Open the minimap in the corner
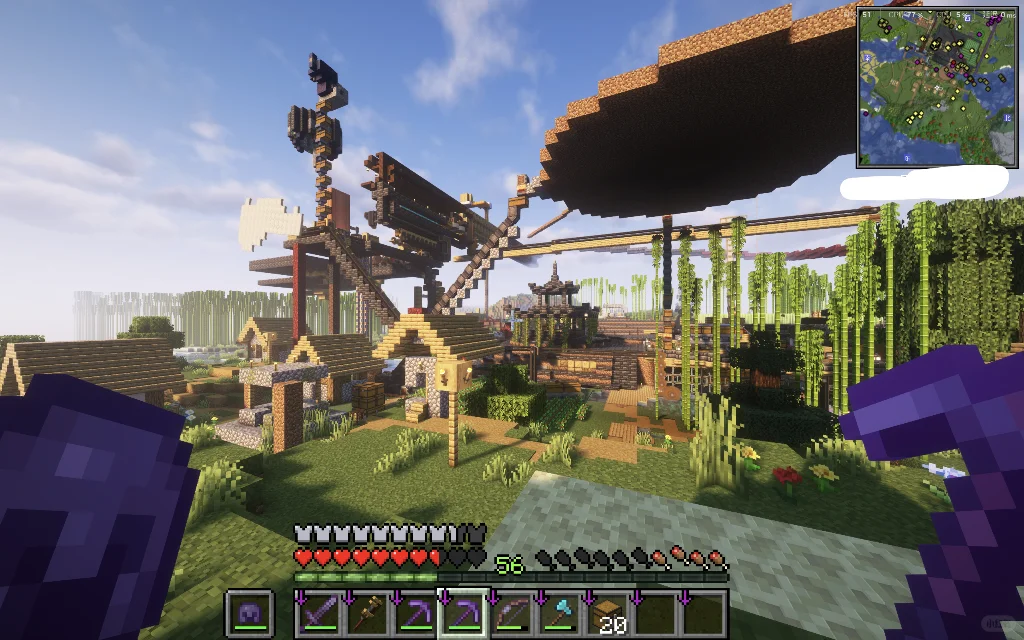The width and height of the screenshot is (1024, 640). tap(935, 87)
